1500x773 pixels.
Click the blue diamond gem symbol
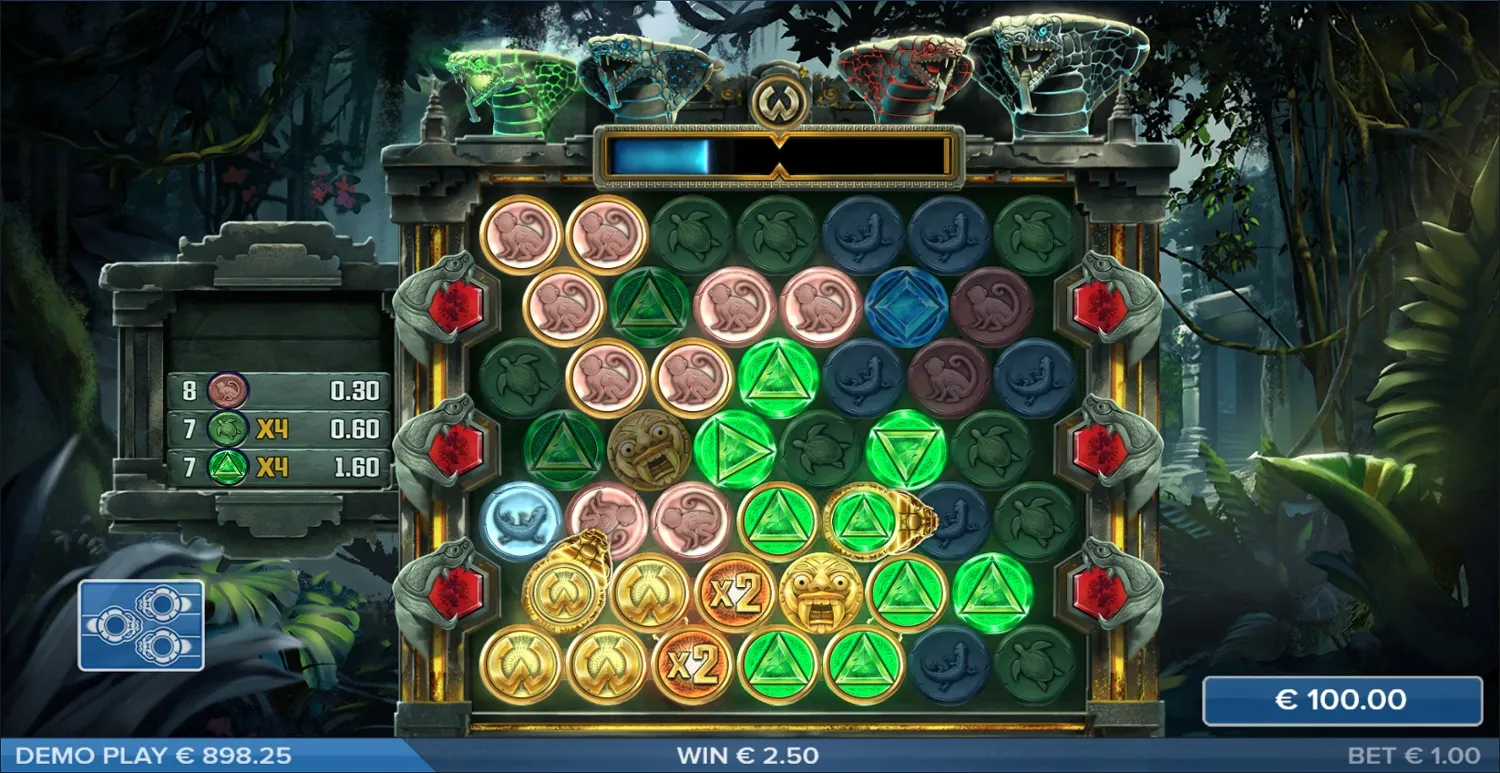tap(905, 306)
